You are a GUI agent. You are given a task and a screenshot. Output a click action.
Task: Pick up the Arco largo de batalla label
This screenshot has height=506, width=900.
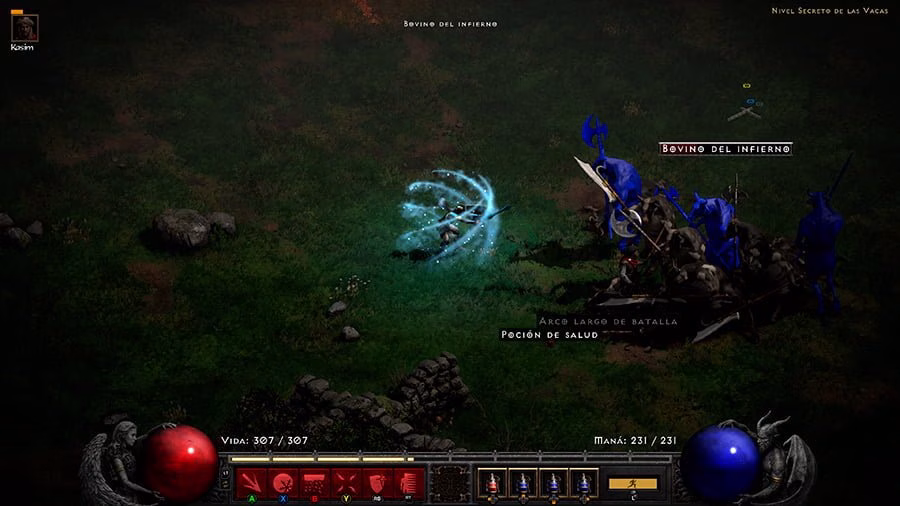click(x=608, y=321)
